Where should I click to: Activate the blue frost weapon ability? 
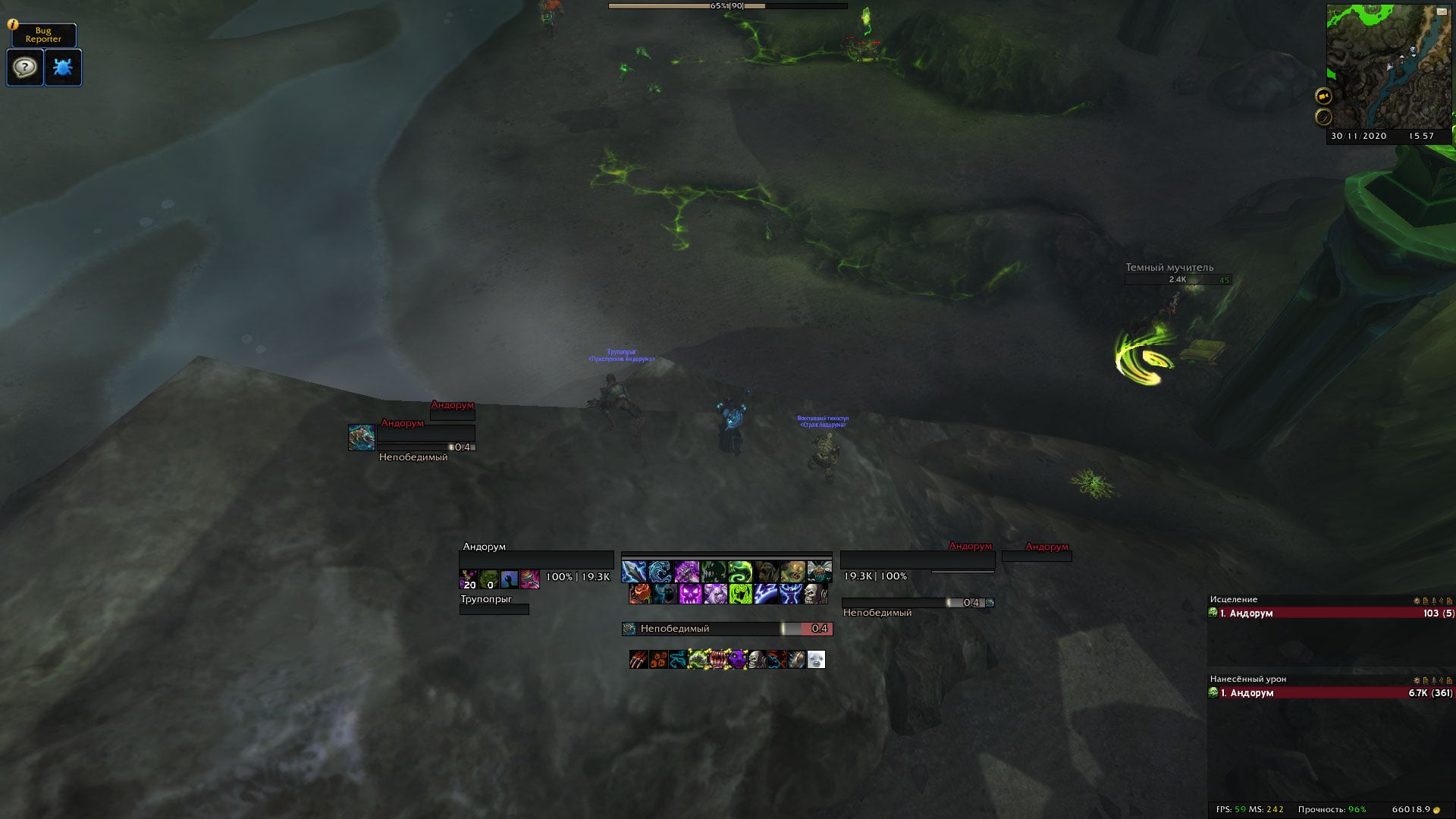click(633, 571)
